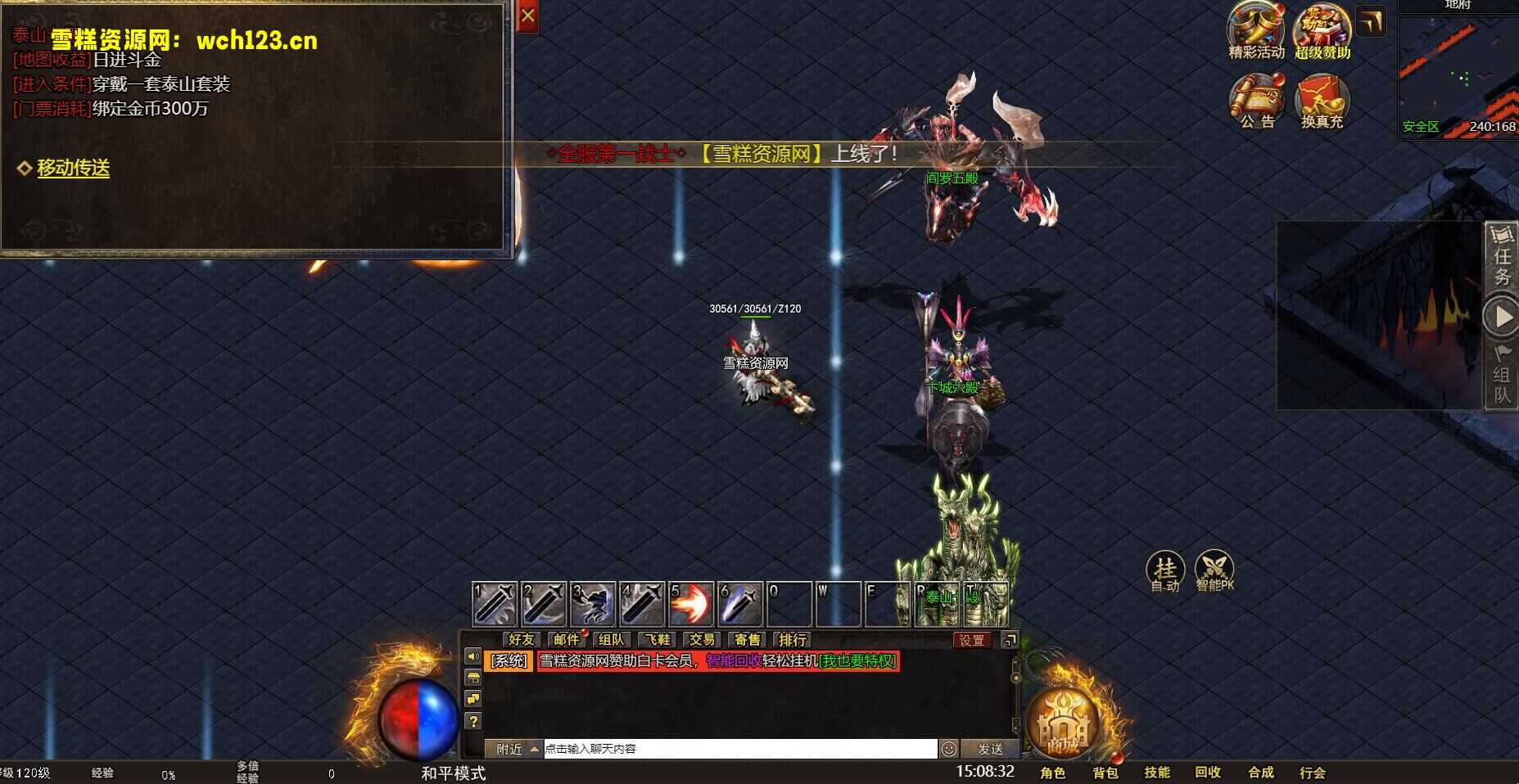The width and height of the screenshot is (1519, 784).
Task: Open the 公告 announcement scroll
Action: (x=1256, y=101)
